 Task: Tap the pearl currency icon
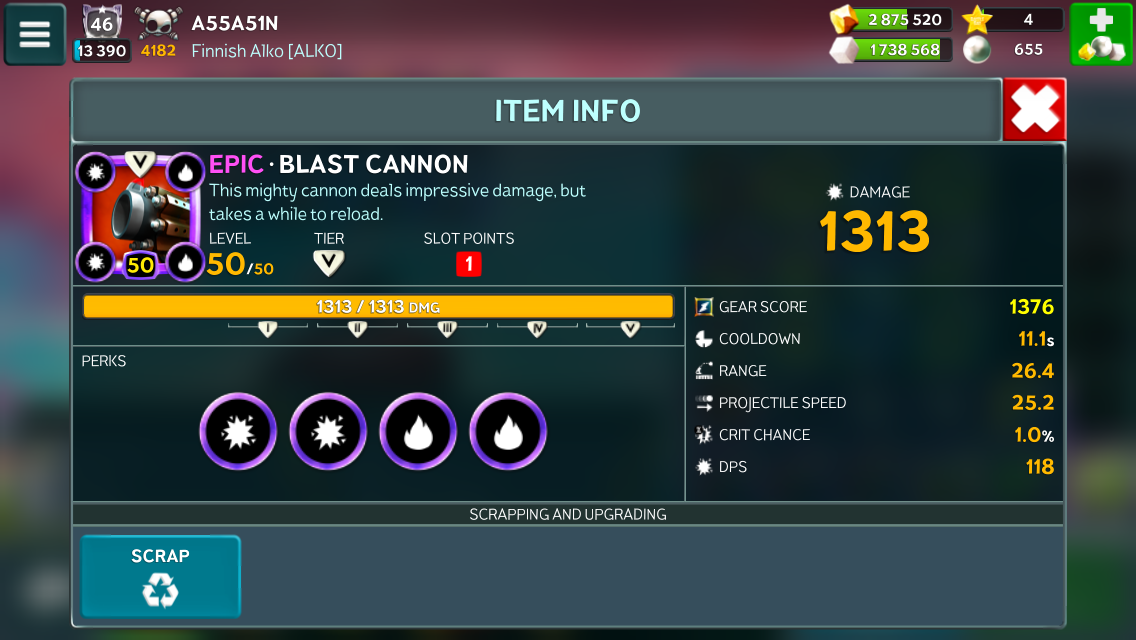point(977,49)
